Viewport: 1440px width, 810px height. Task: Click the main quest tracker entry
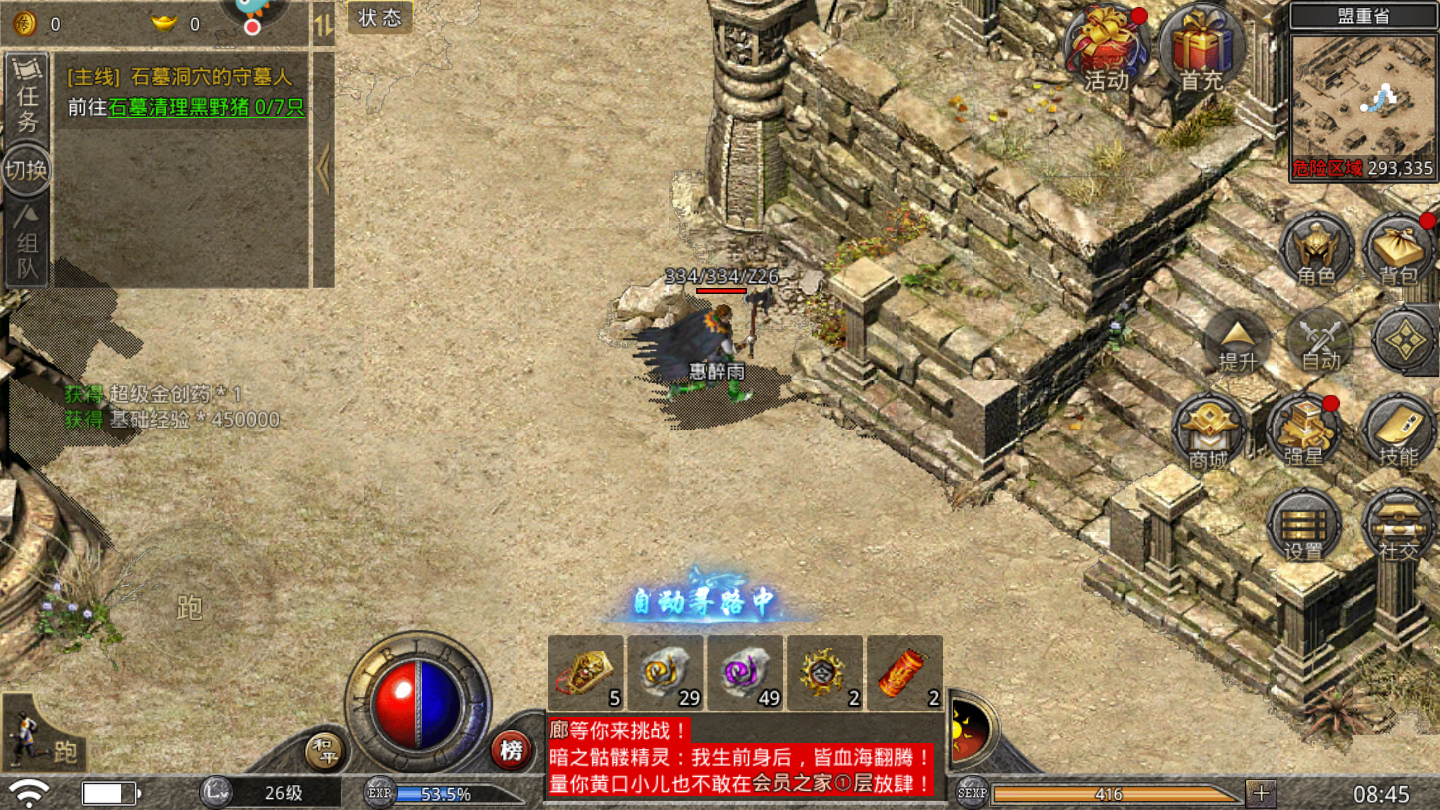coord(186,92)
